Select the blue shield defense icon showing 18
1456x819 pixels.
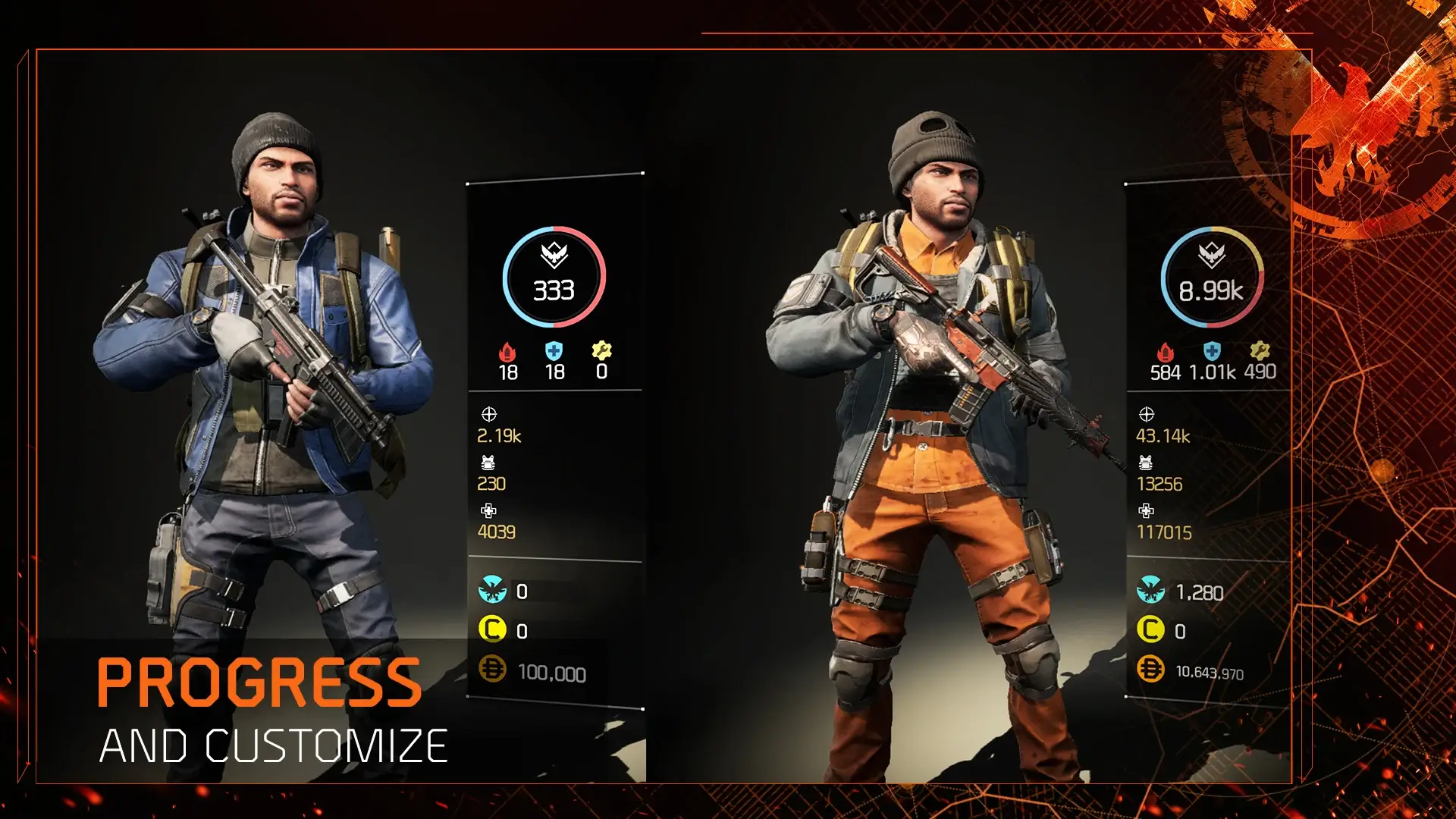[554, 350]
